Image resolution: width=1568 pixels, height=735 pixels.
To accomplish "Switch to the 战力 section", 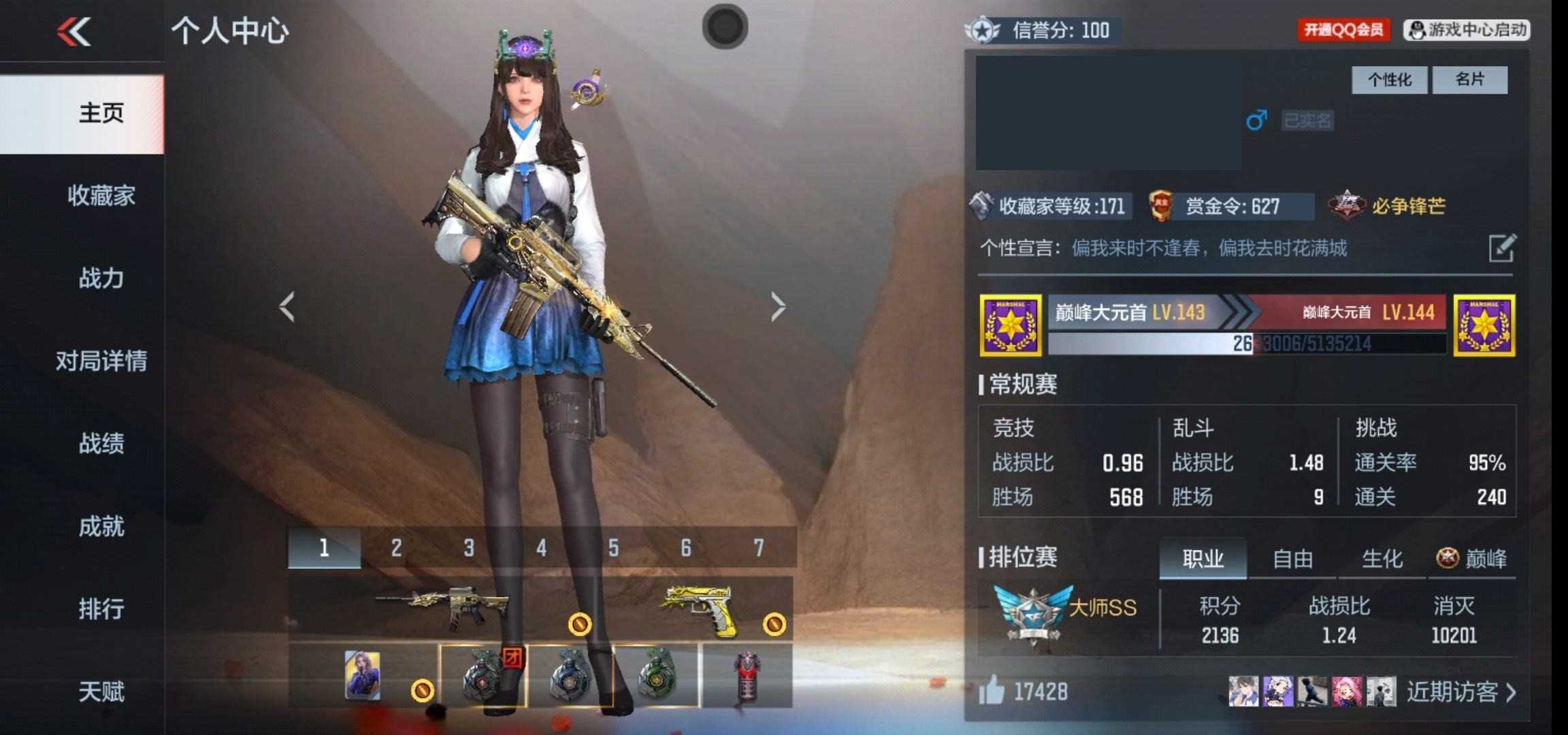I will pyautogui.click(x=101, y=278).
